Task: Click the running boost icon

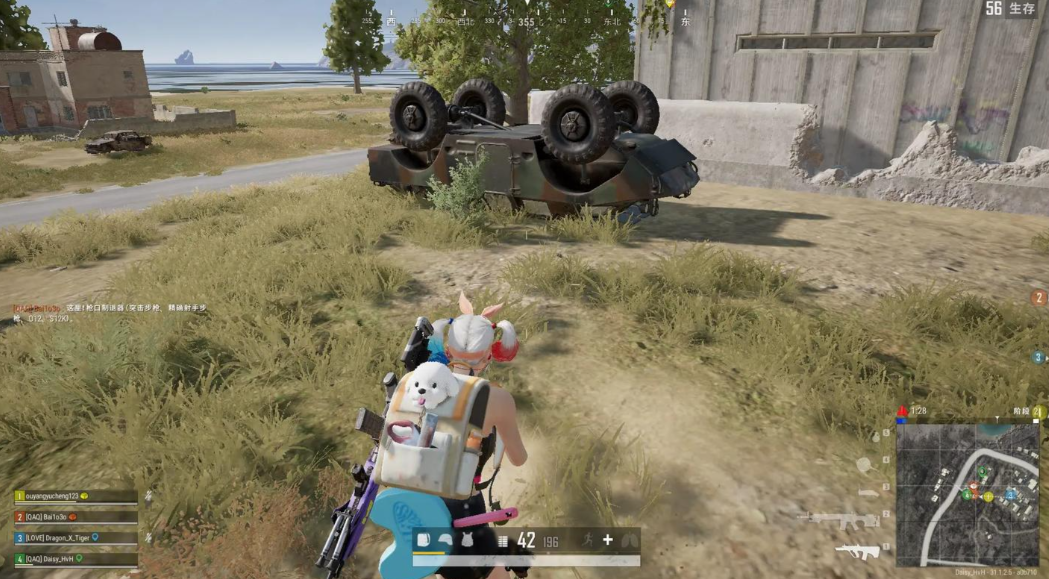Action: point(585,541)
